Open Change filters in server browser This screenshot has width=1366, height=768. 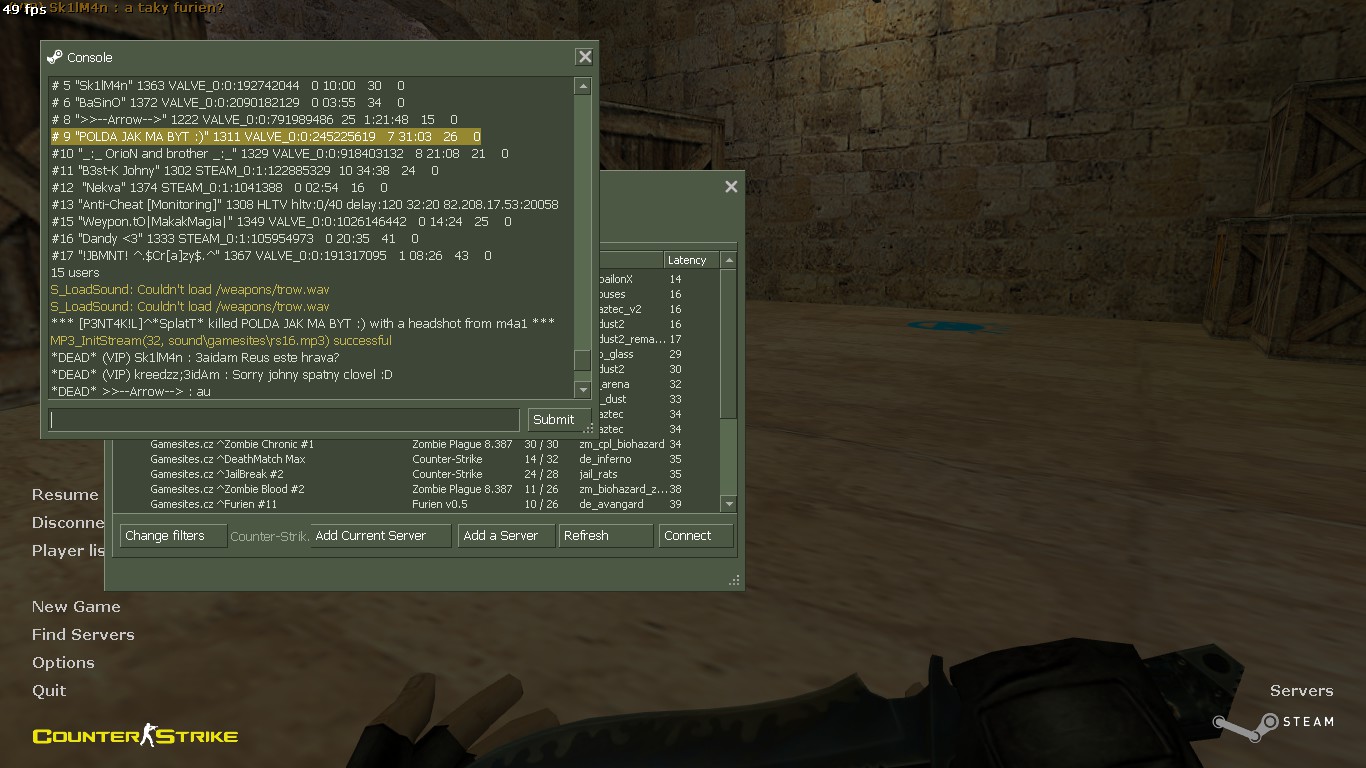pyautogui.click(x=165, y=536)
